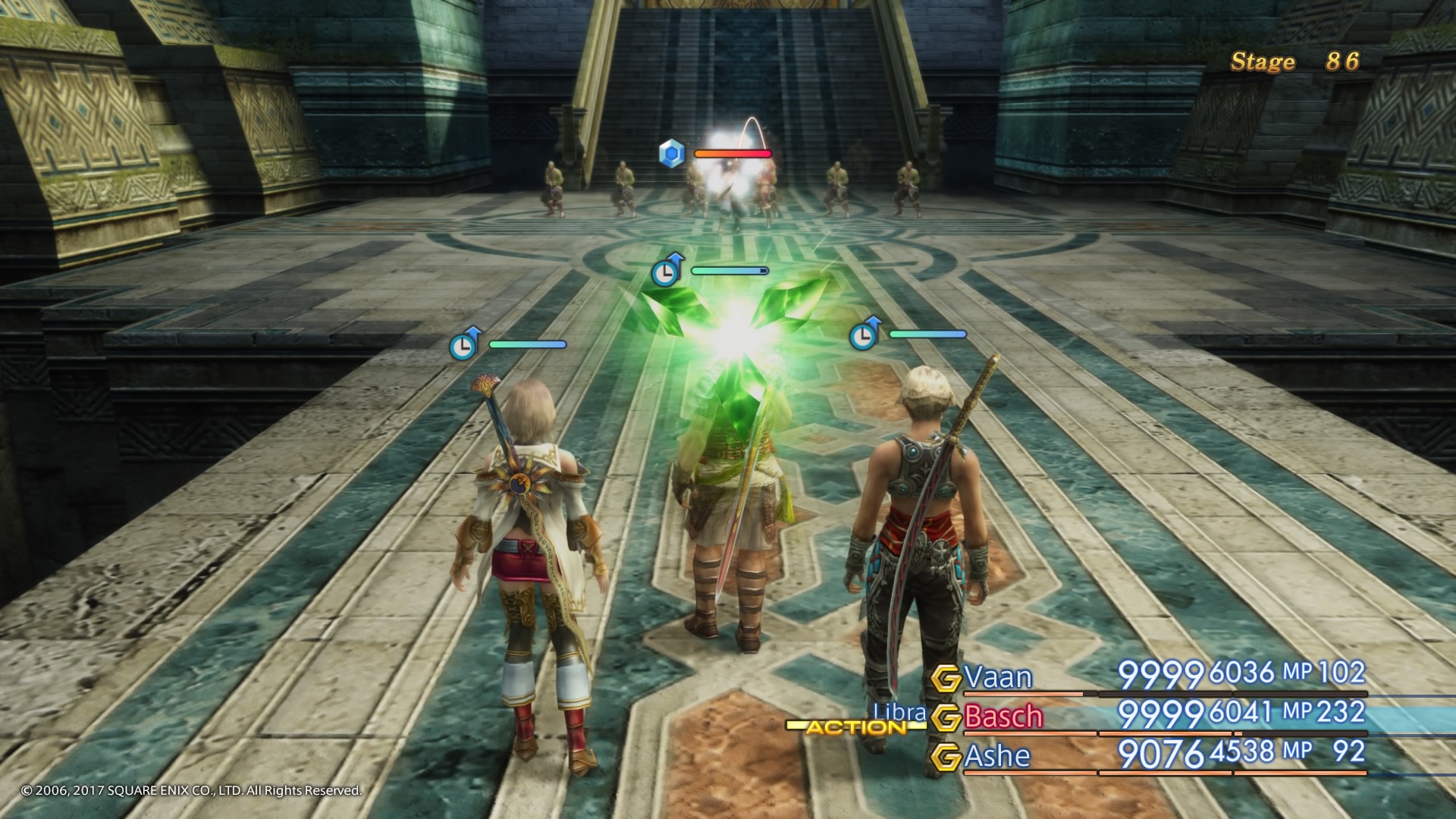Select the blue hexagon enemy target marker
The height and width of the screenshot is (819, 1456).
(x=672, y=152)
